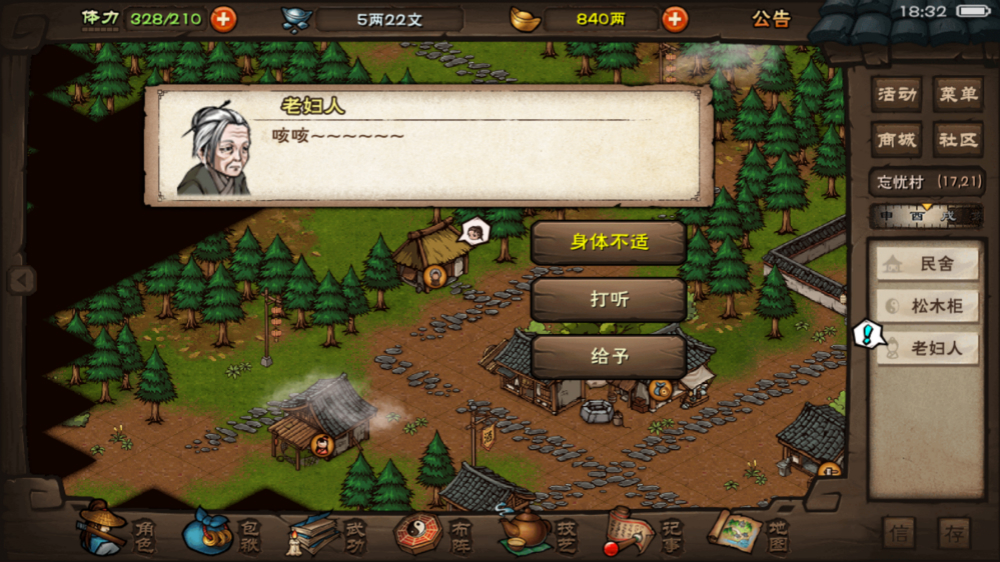Open the 公告 announcements
Image resolution: width=1000 pixels, height=562 pixels.
tap(771, 18)
